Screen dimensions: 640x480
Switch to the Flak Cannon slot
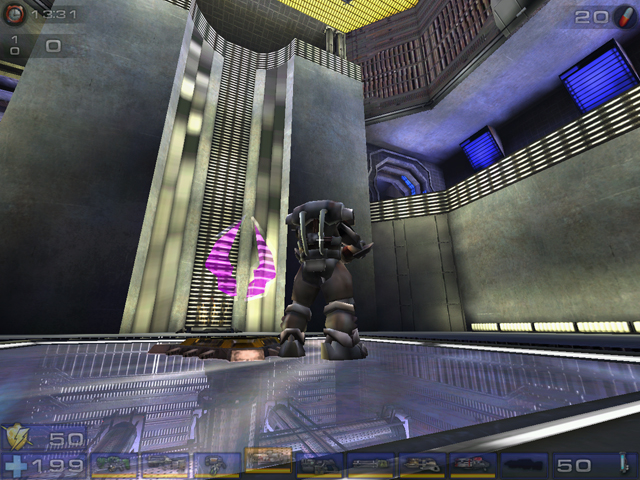click(422, 464)
